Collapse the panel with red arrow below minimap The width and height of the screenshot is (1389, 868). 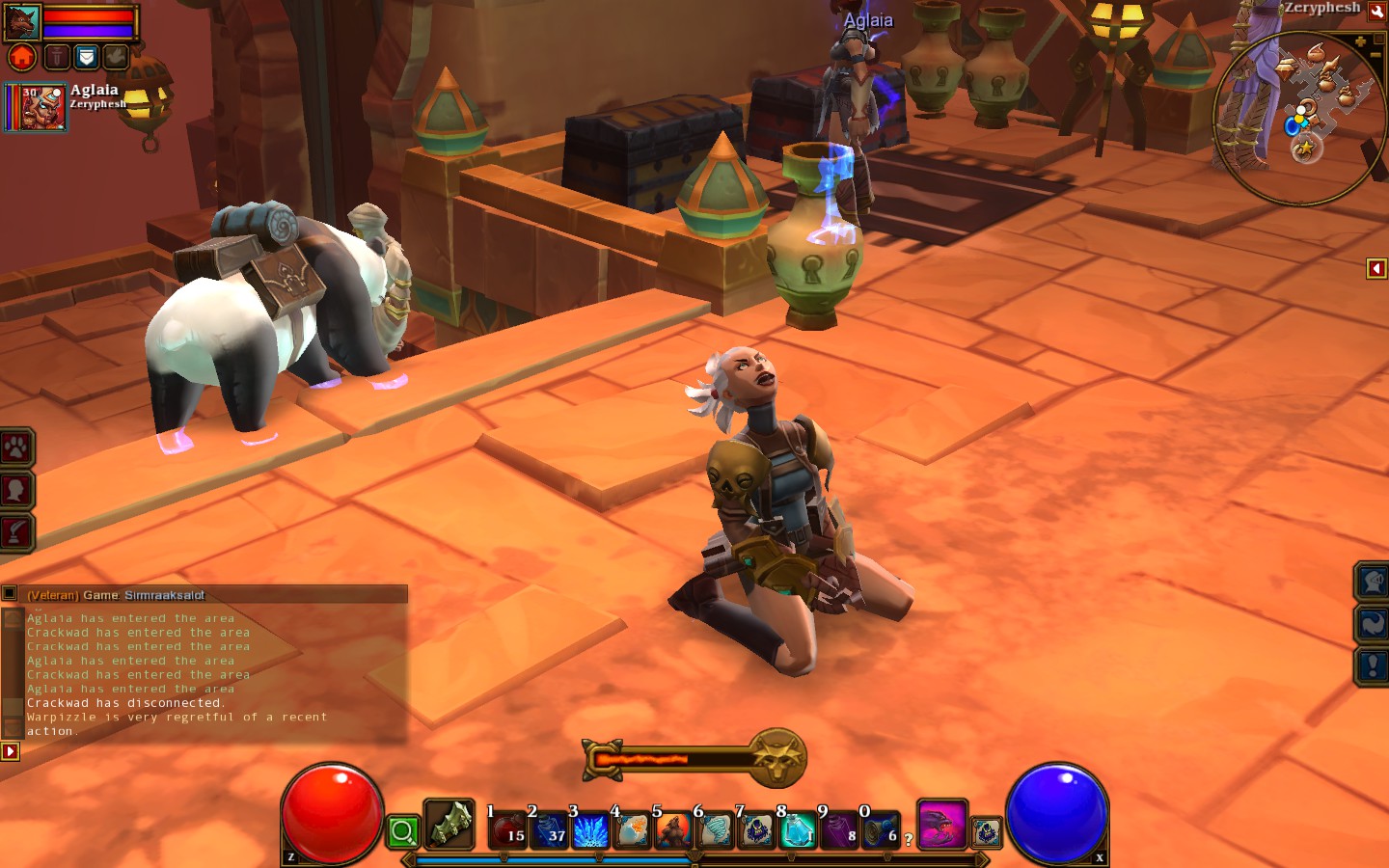click(1376, 268)
